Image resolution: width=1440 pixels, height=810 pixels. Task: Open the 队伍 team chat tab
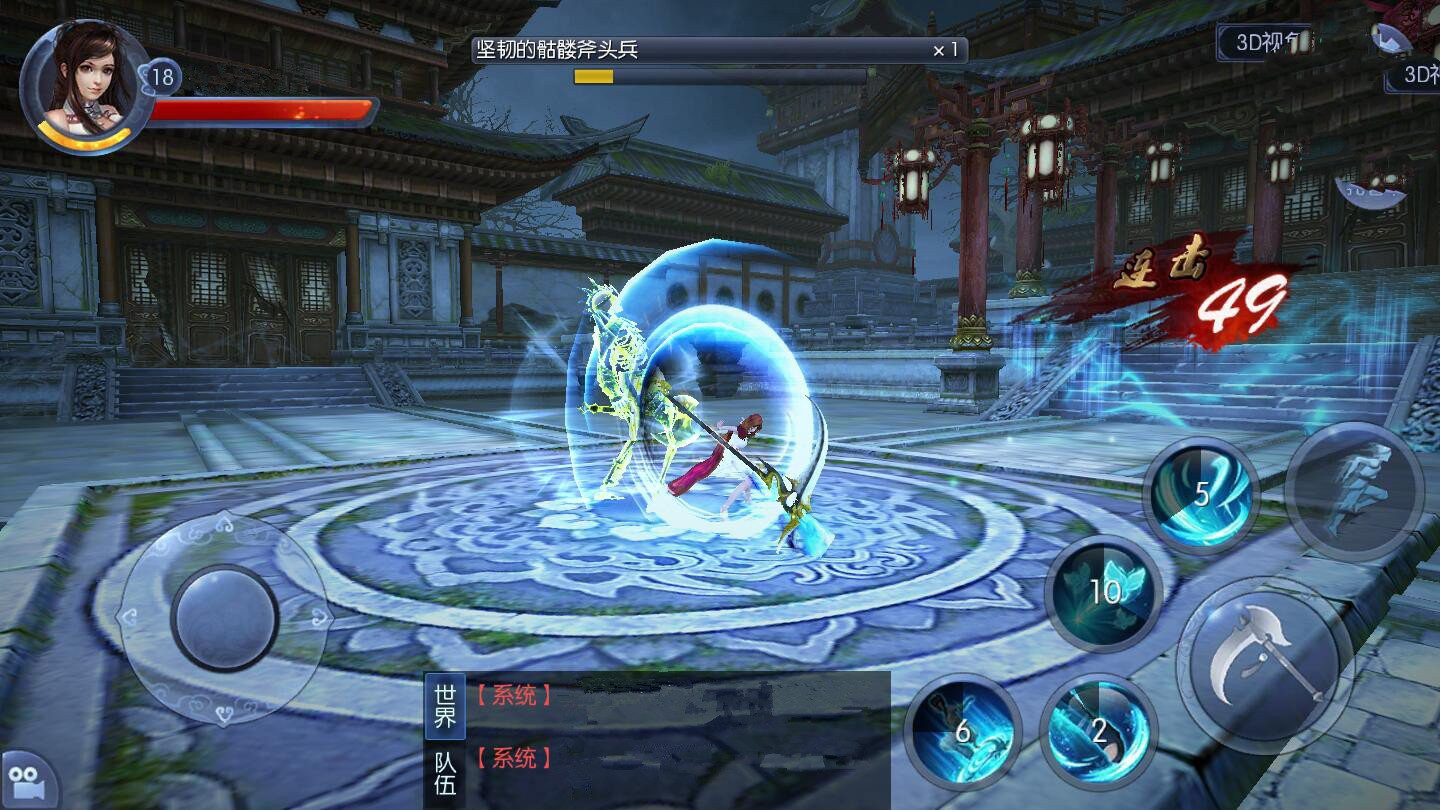pos(445,773)
